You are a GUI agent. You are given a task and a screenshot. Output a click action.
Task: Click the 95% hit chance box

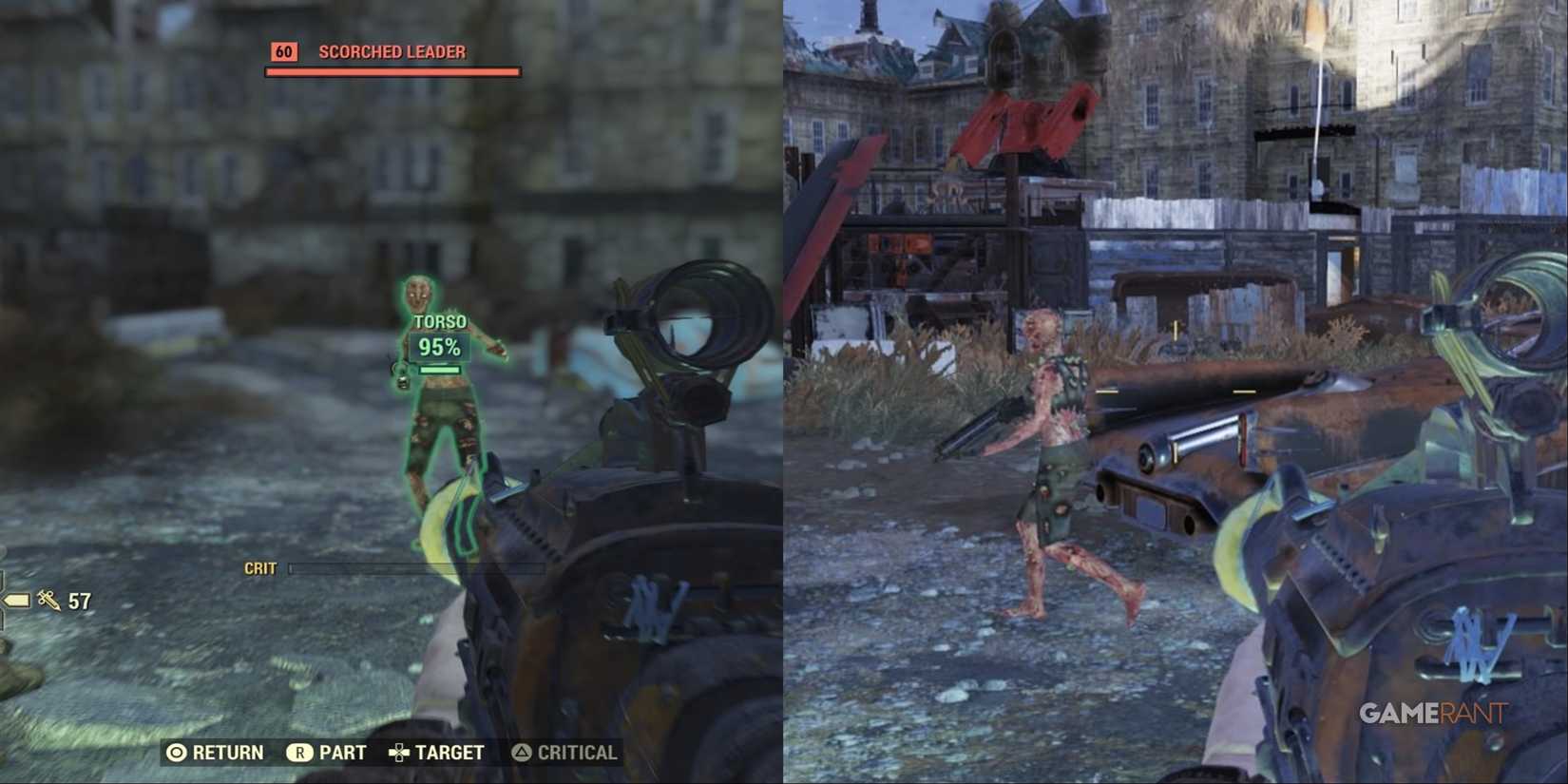[x=440, y=348]
